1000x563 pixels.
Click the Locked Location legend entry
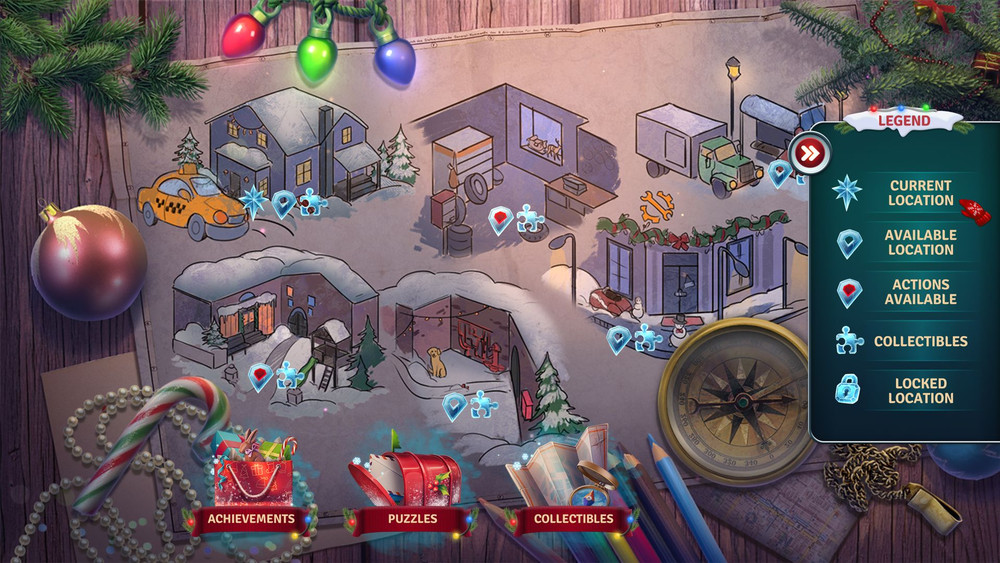[920, 390]
